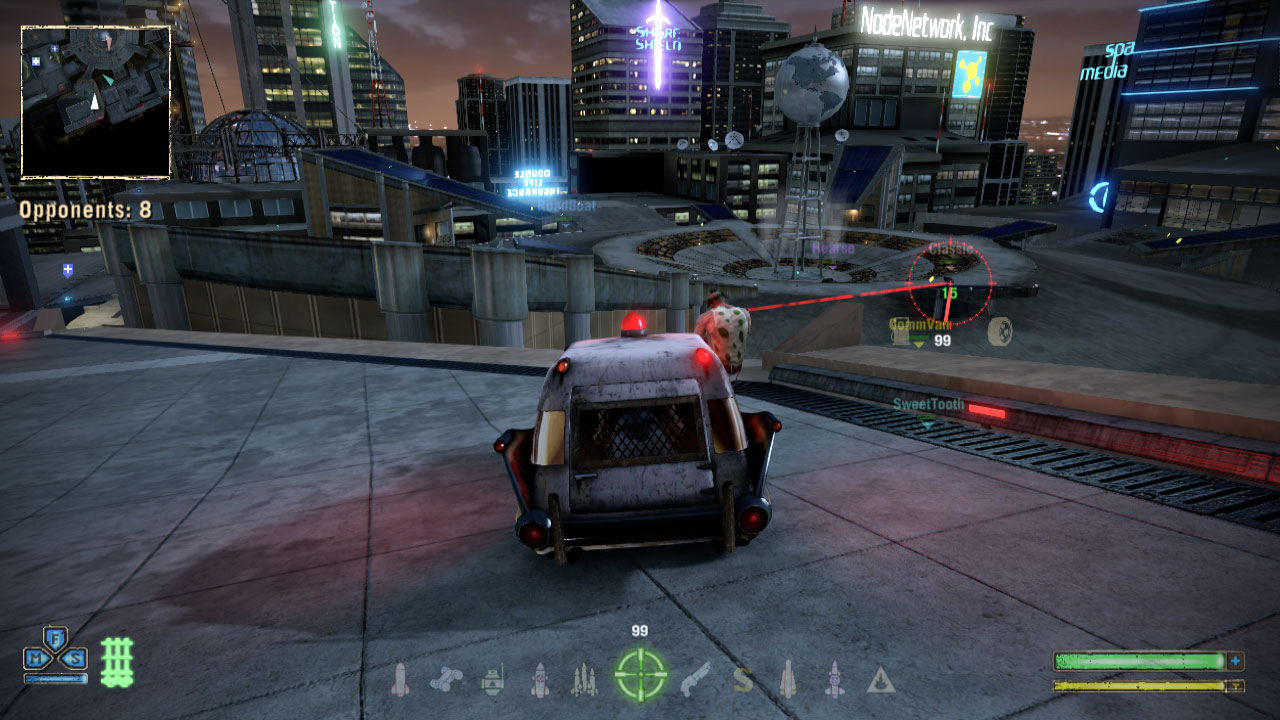Open the city minimap

(x=96, y=102)
